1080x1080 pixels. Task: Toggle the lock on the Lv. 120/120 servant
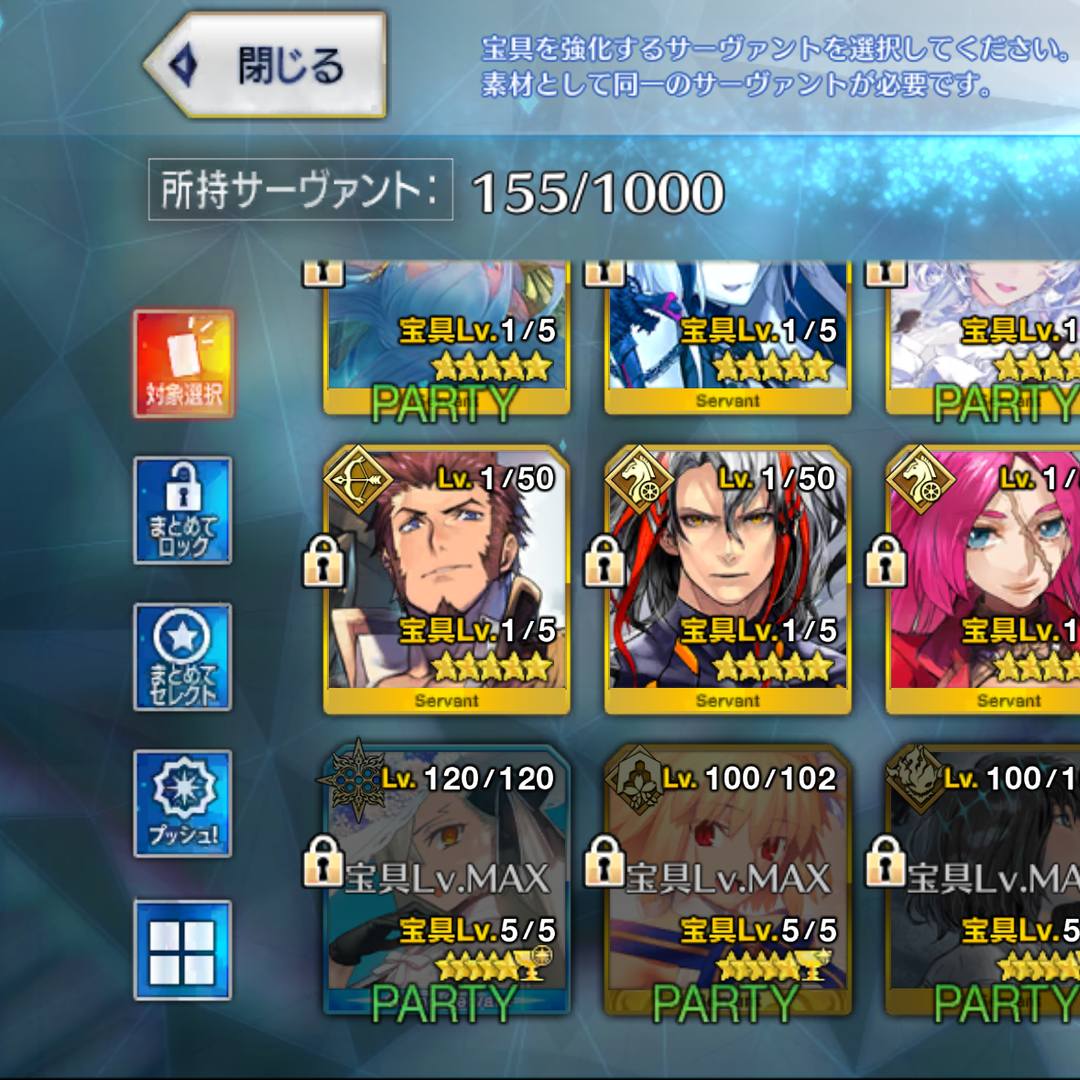324,861
